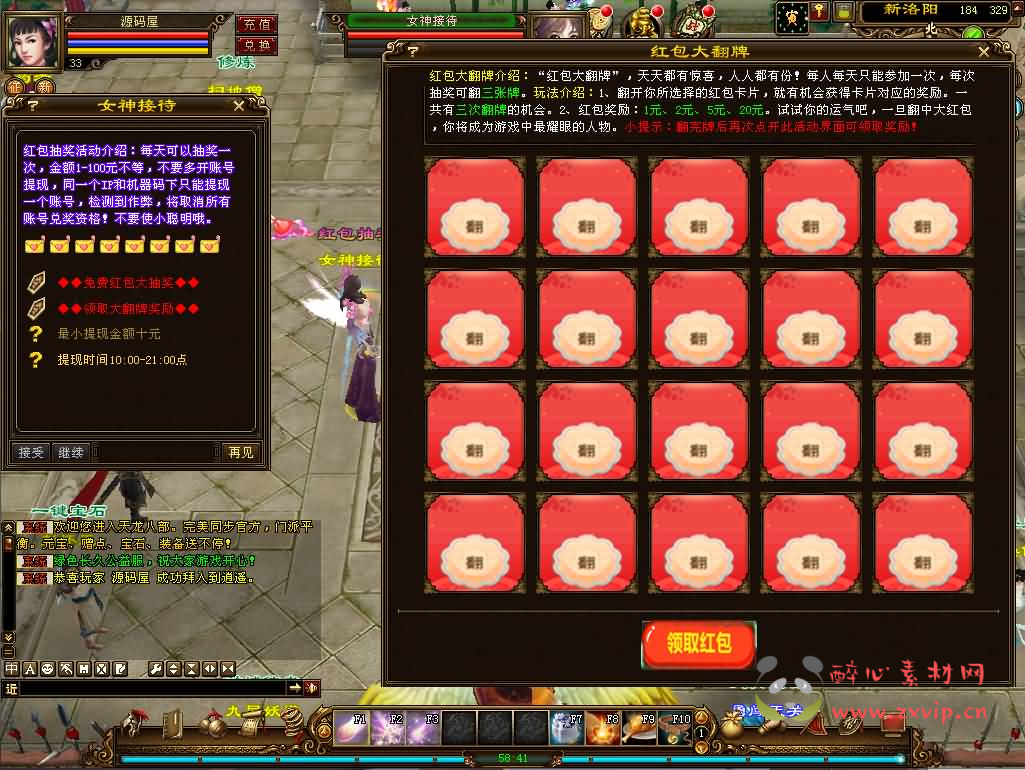Open the 最小提现金额十元 help entry
1025x770 pixels.
[x=108, y=334]
